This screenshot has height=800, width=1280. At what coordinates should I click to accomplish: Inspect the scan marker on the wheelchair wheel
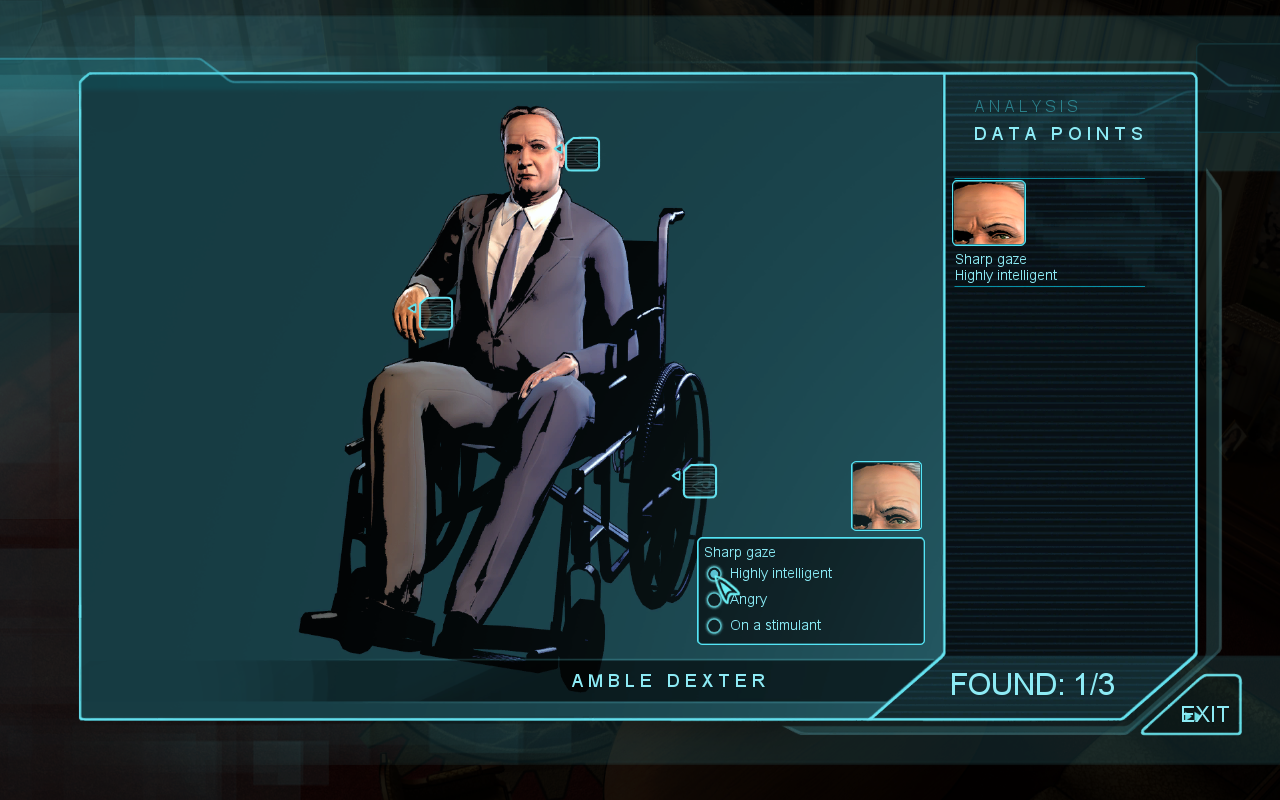point(700,481)
